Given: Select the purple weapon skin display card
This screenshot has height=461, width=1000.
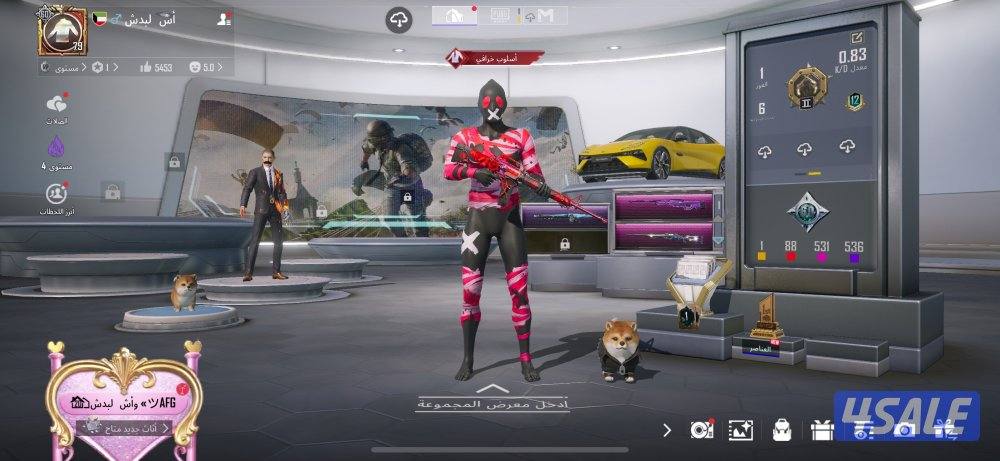Looking at the screenshot, I should (663, 207).
